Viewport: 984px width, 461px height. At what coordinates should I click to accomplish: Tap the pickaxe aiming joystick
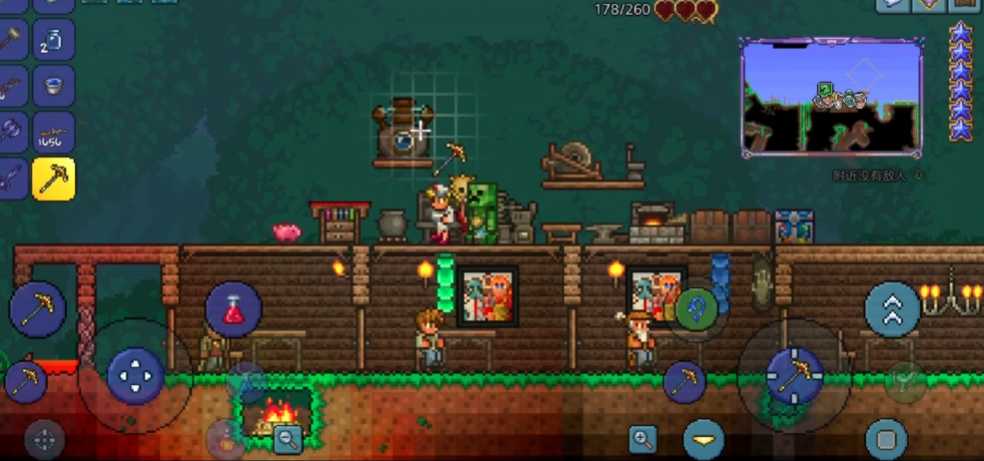[x=794, y=375]
